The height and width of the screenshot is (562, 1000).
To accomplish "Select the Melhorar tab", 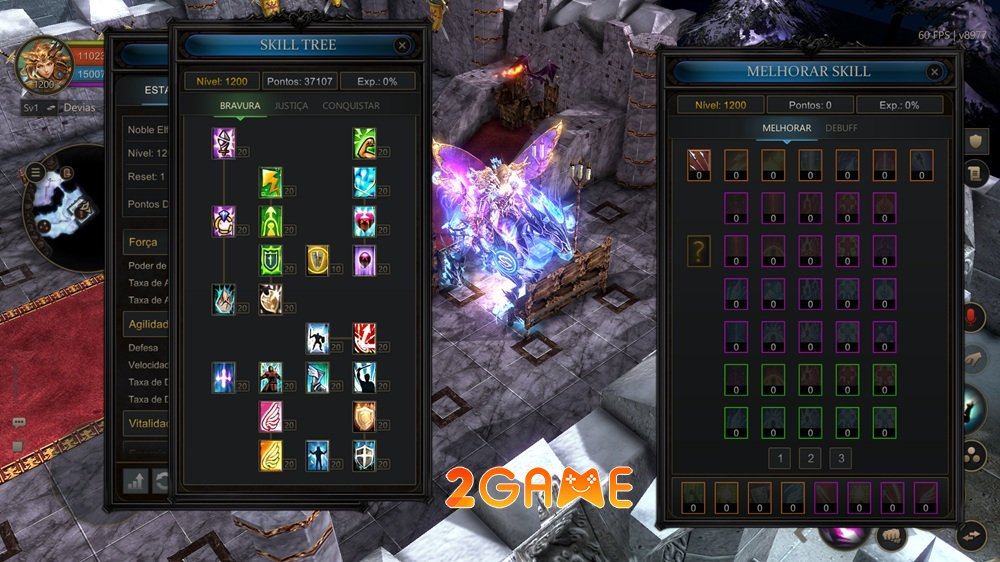I will pyautogui.click(x=786, y=128).
